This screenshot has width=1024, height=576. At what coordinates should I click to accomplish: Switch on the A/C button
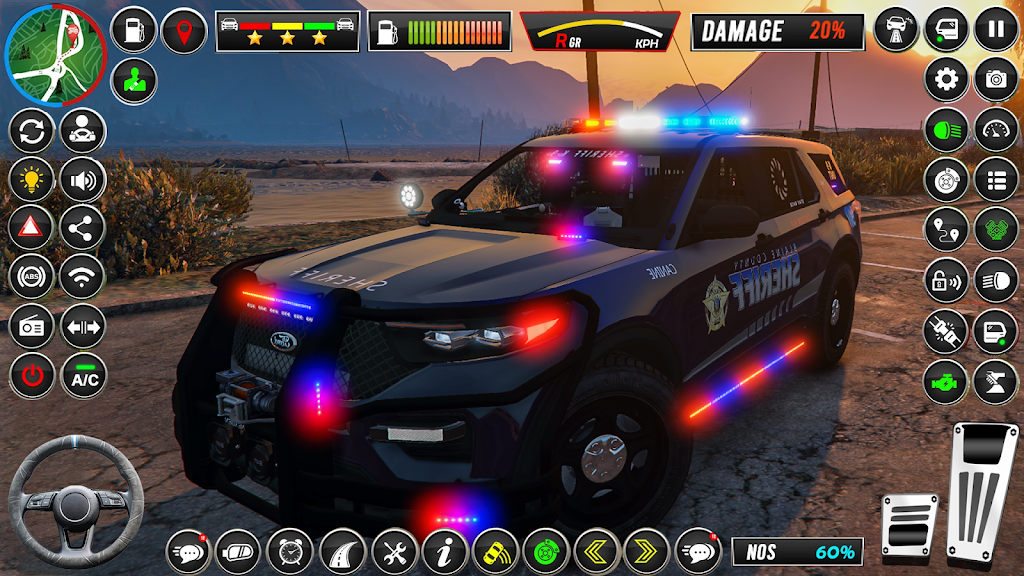(x=82, y=376)
